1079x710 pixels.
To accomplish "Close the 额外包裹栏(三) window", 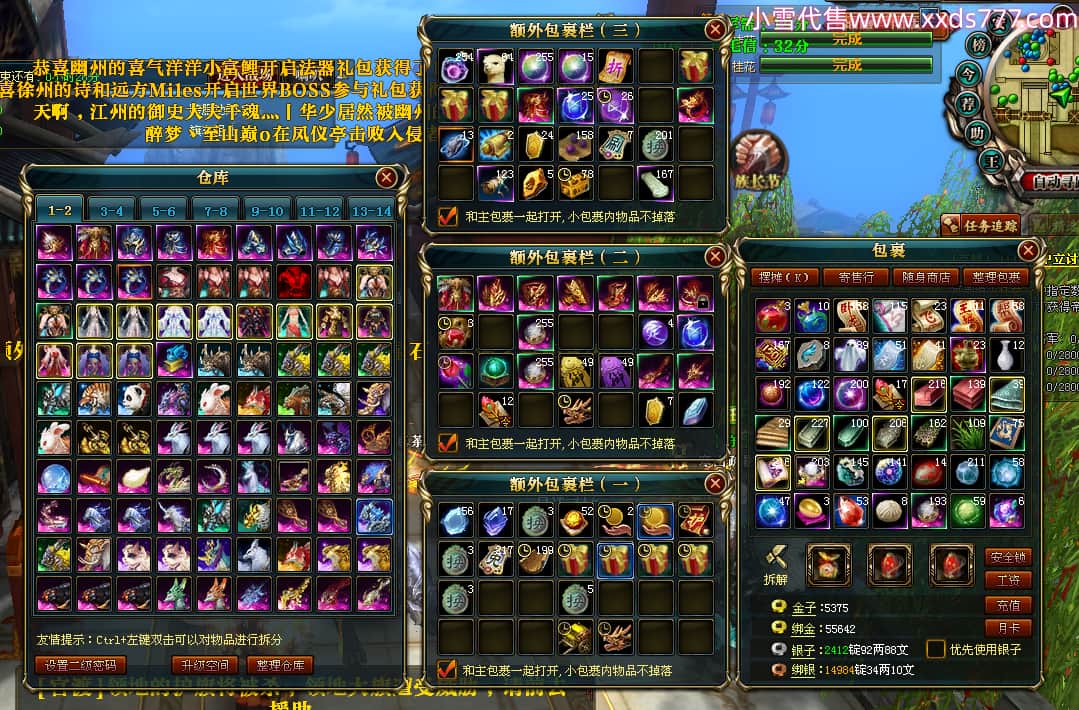I will 714,30.
